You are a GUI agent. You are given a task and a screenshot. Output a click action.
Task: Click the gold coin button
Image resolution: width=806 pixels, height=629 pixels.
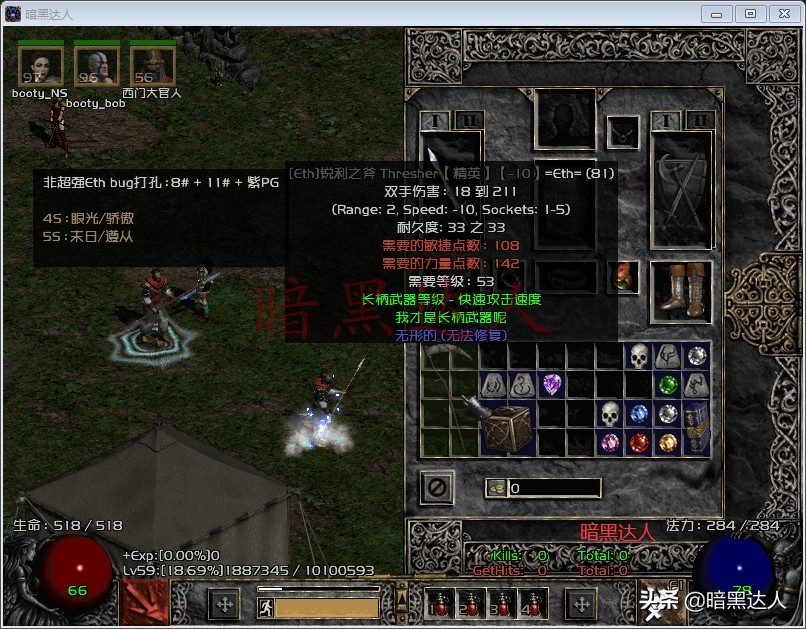(x=495, y=488)
